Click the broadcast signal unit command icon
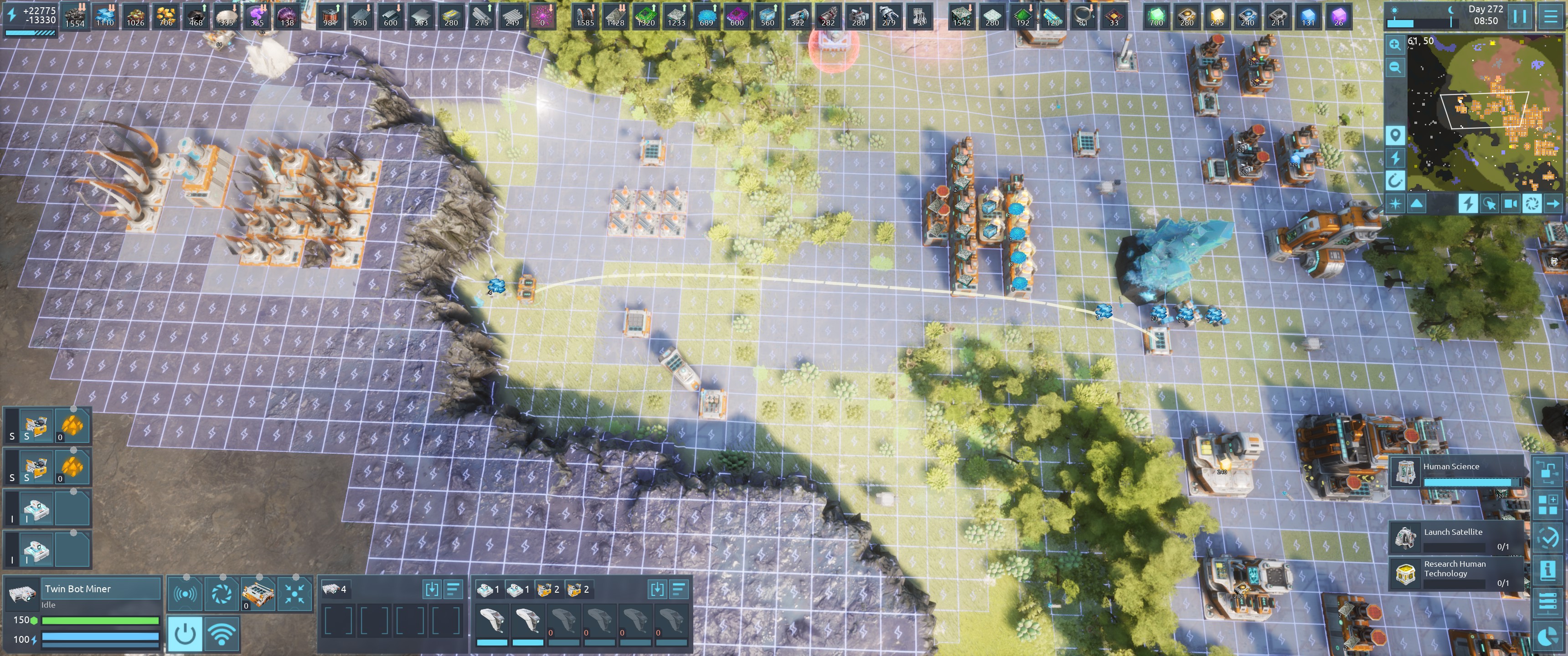The width and height of the screenshot is (1568, 656). [x=185, y=594]
